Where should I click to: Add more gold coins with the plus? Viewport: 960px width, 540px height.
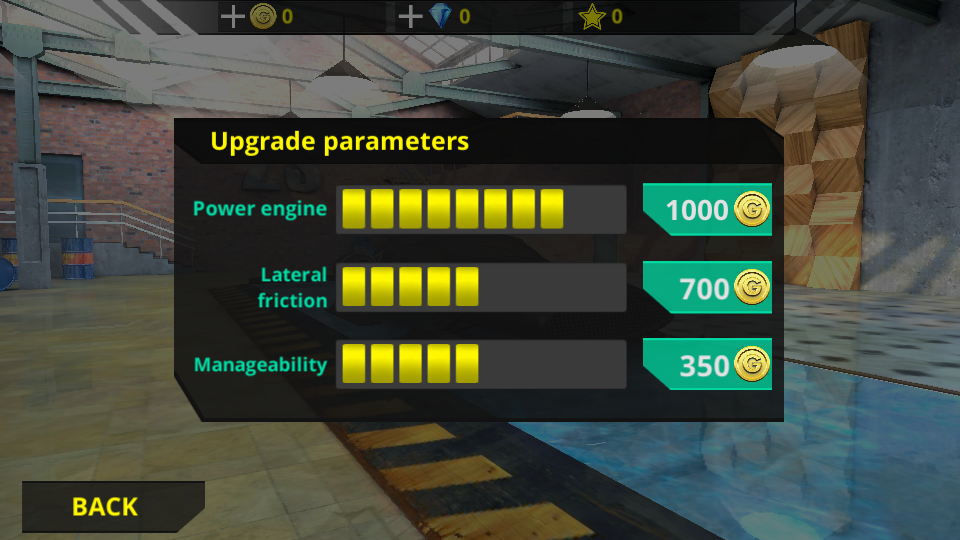tap(232, 16)
